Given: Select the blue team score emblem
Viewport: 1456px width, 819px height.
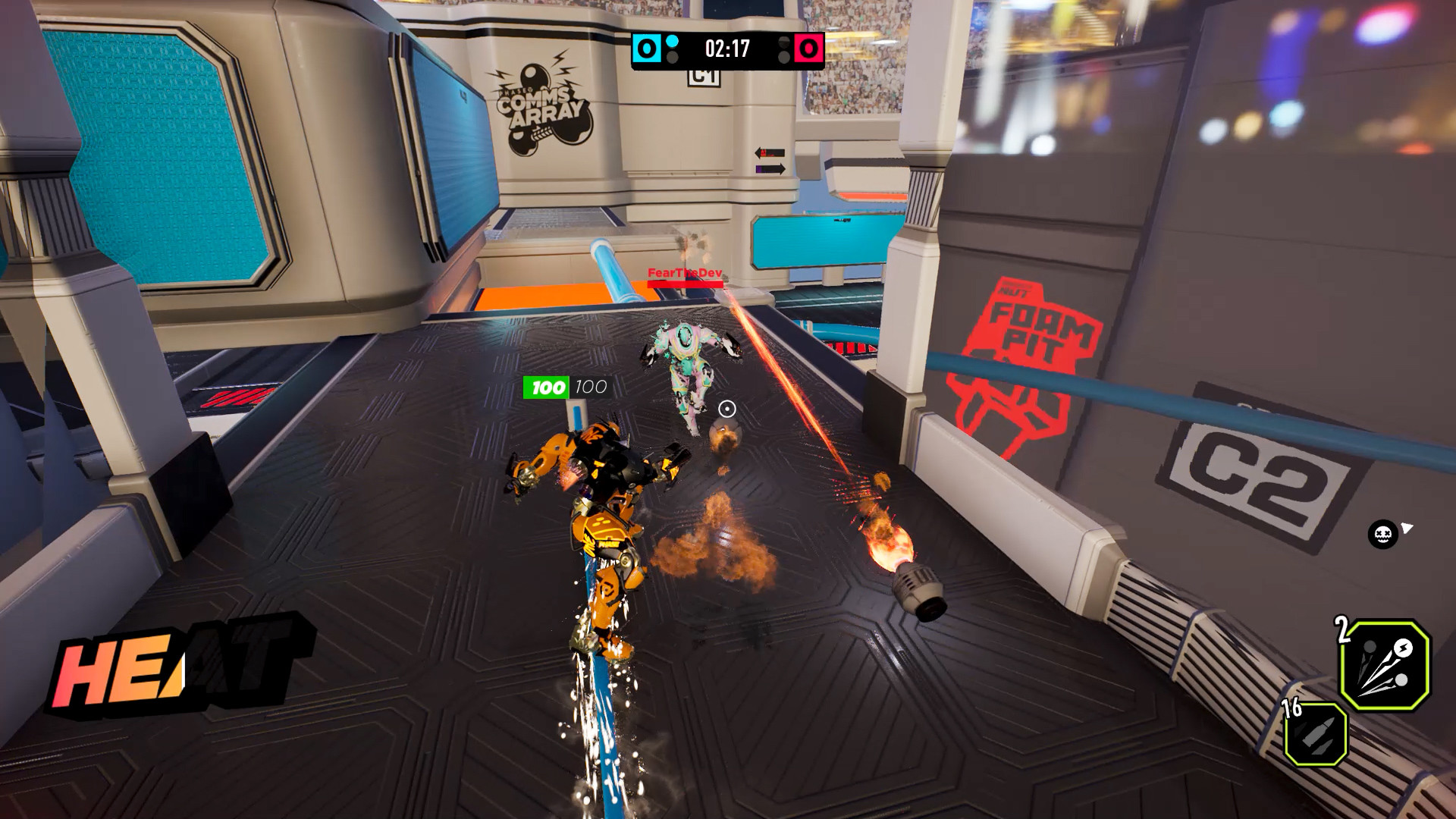Looking at the screenshot, I should [645, 49].
